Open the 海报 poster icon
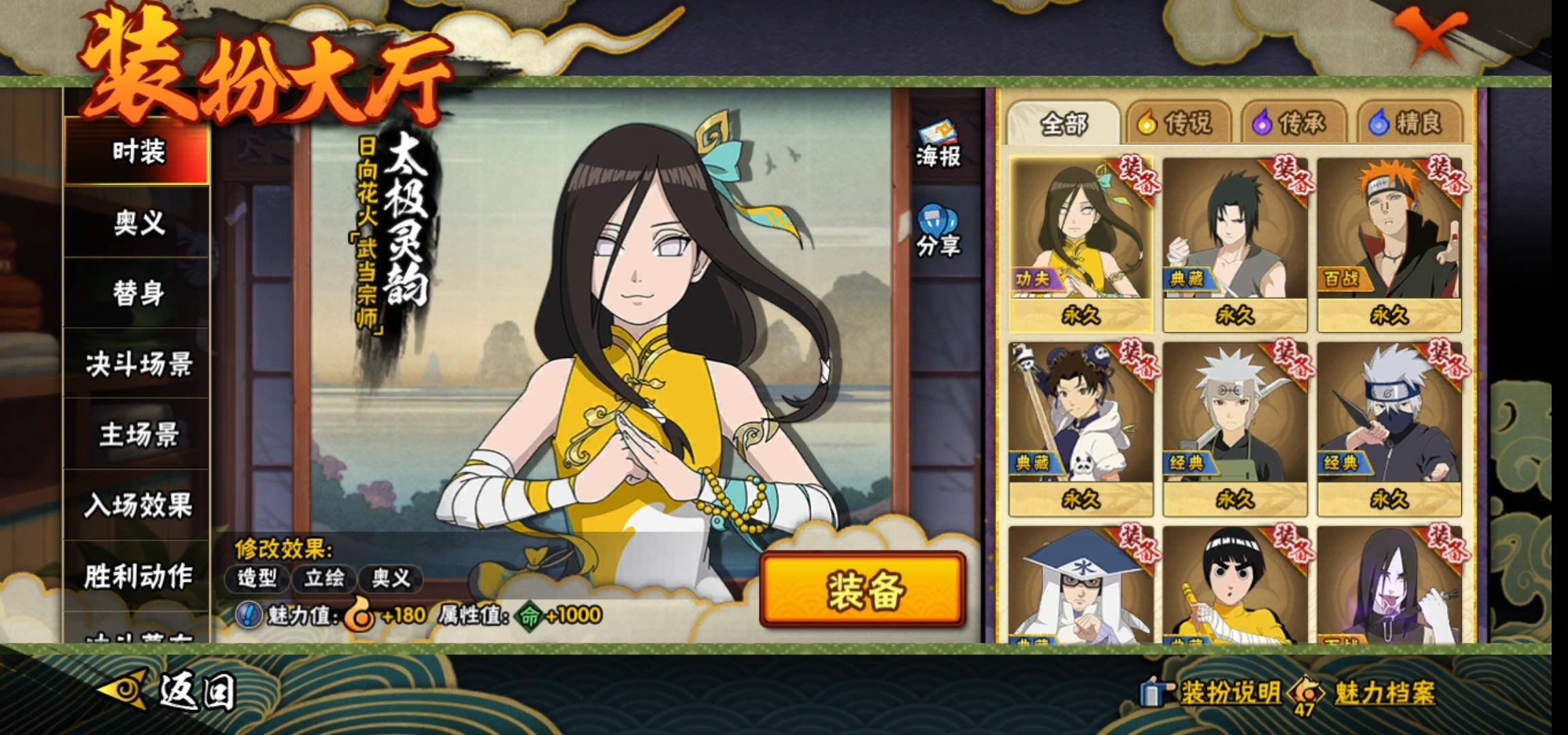 click(938, 145)
